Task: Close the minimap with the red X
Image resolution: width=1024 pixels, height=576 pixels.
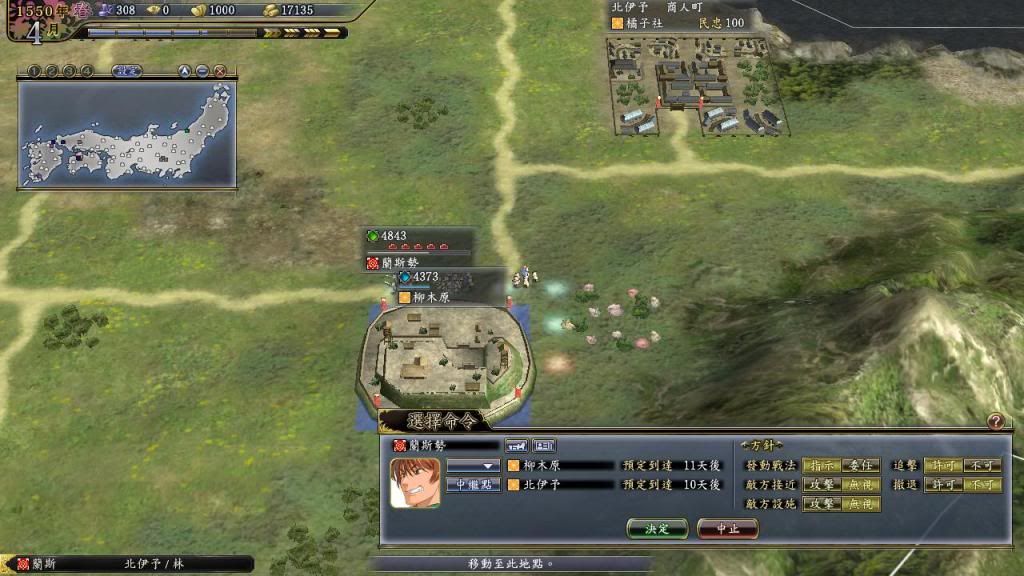Action: [220, 71]
